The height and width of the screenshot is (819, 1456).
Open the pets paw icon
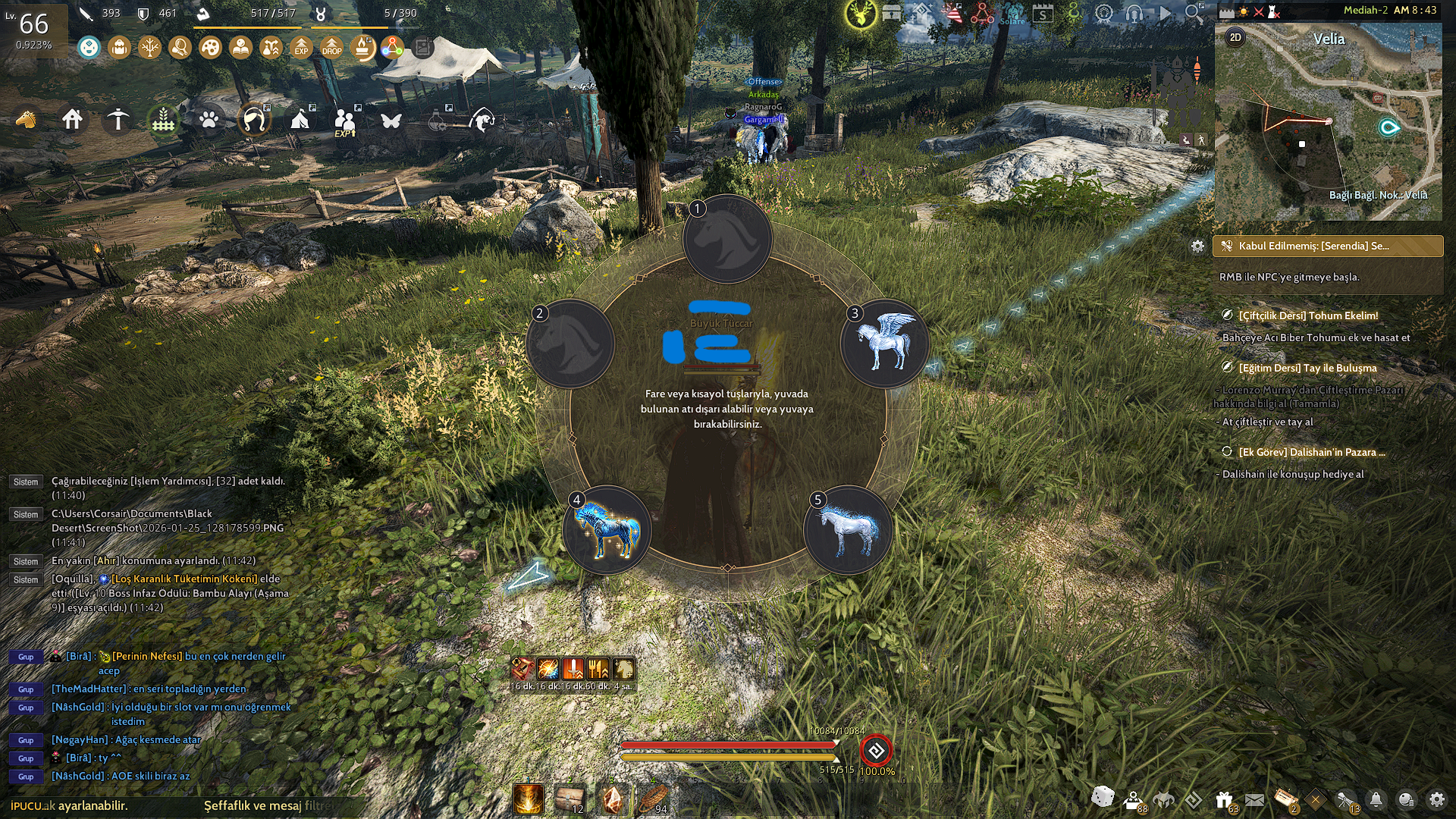tap(209, 120)
